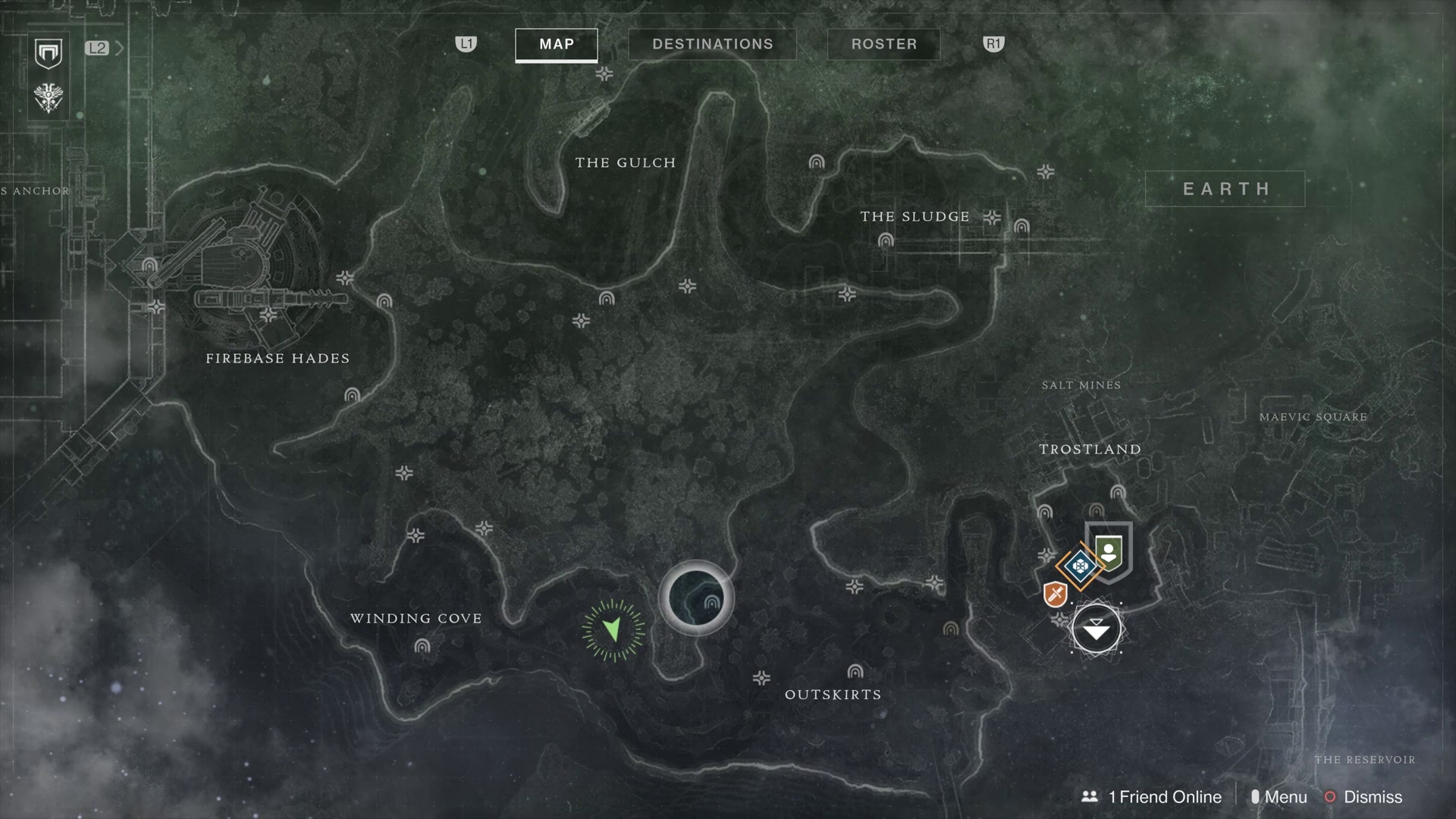Select the Earth destination label
Image resolution: width=1456 pixels, height=819 pixels.
click(x=1225, y=189)
